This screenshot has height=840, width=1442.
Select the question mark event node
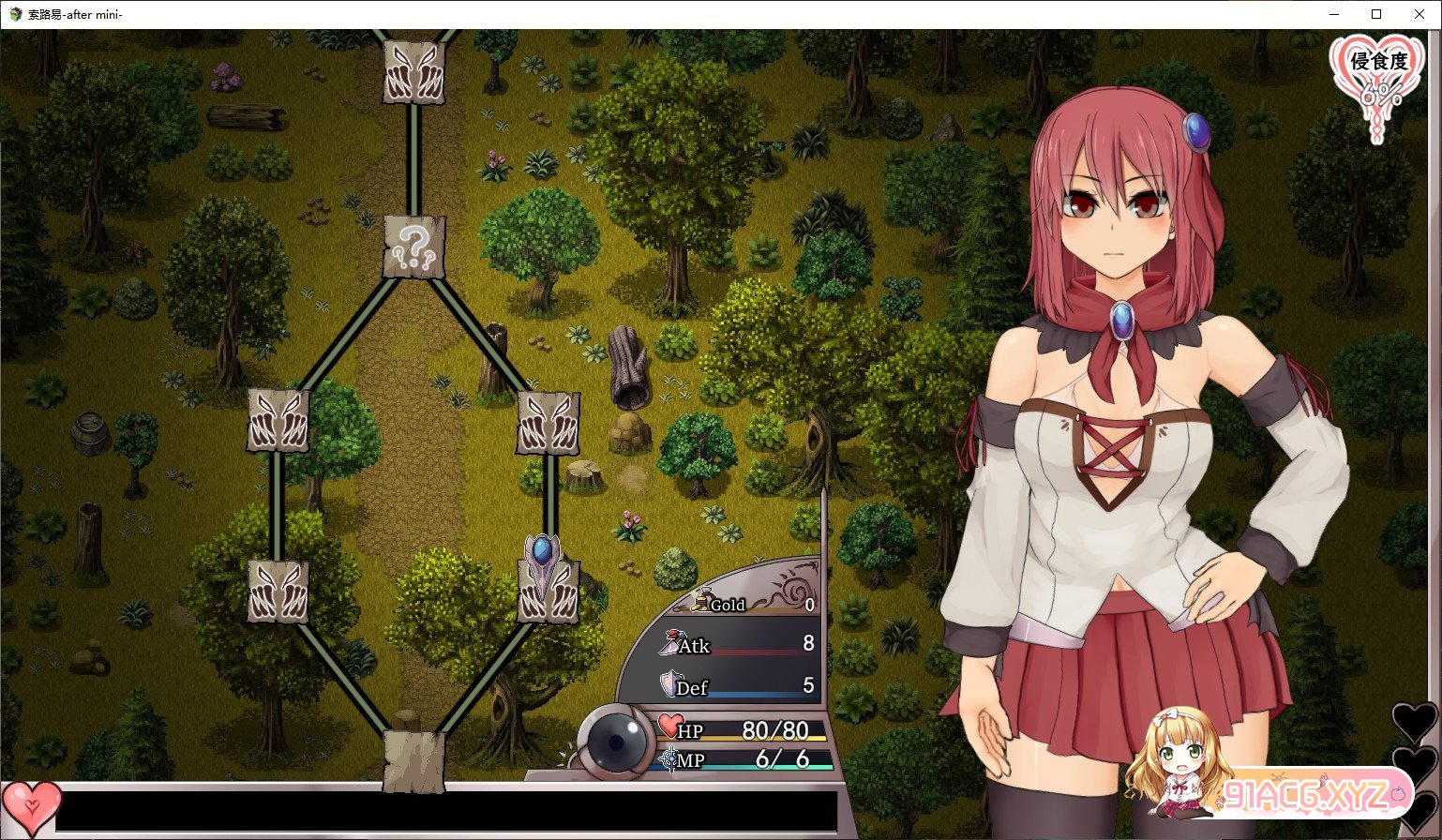(413, 247)
